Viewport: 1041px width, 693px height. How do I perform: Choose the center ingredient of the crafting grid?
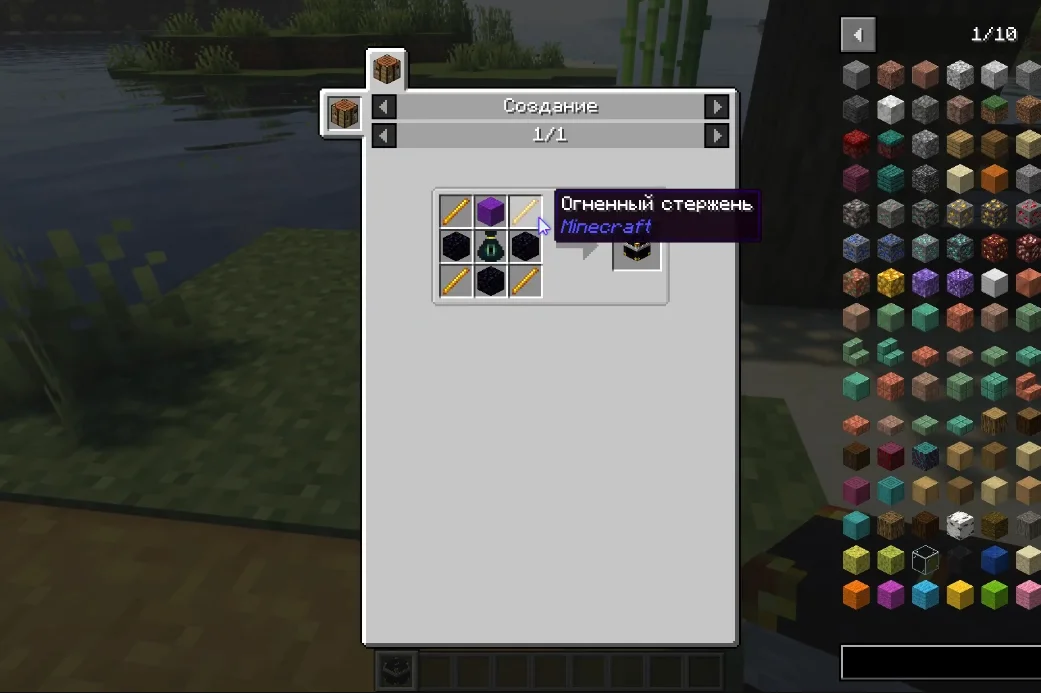tap(490, 246)
